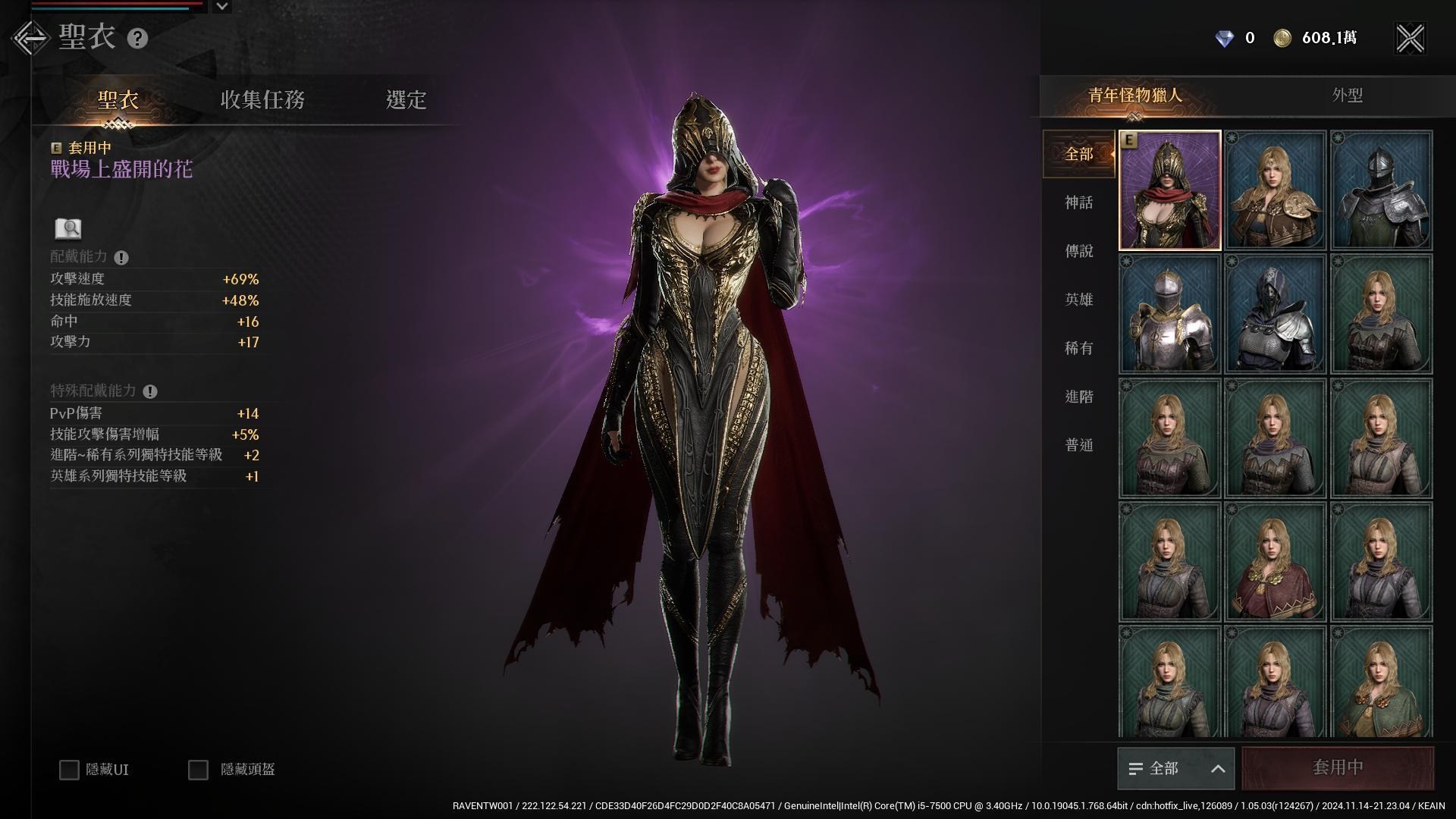Open the 選定 tab
The image size is (1456, 819).
tap(406, 99)
